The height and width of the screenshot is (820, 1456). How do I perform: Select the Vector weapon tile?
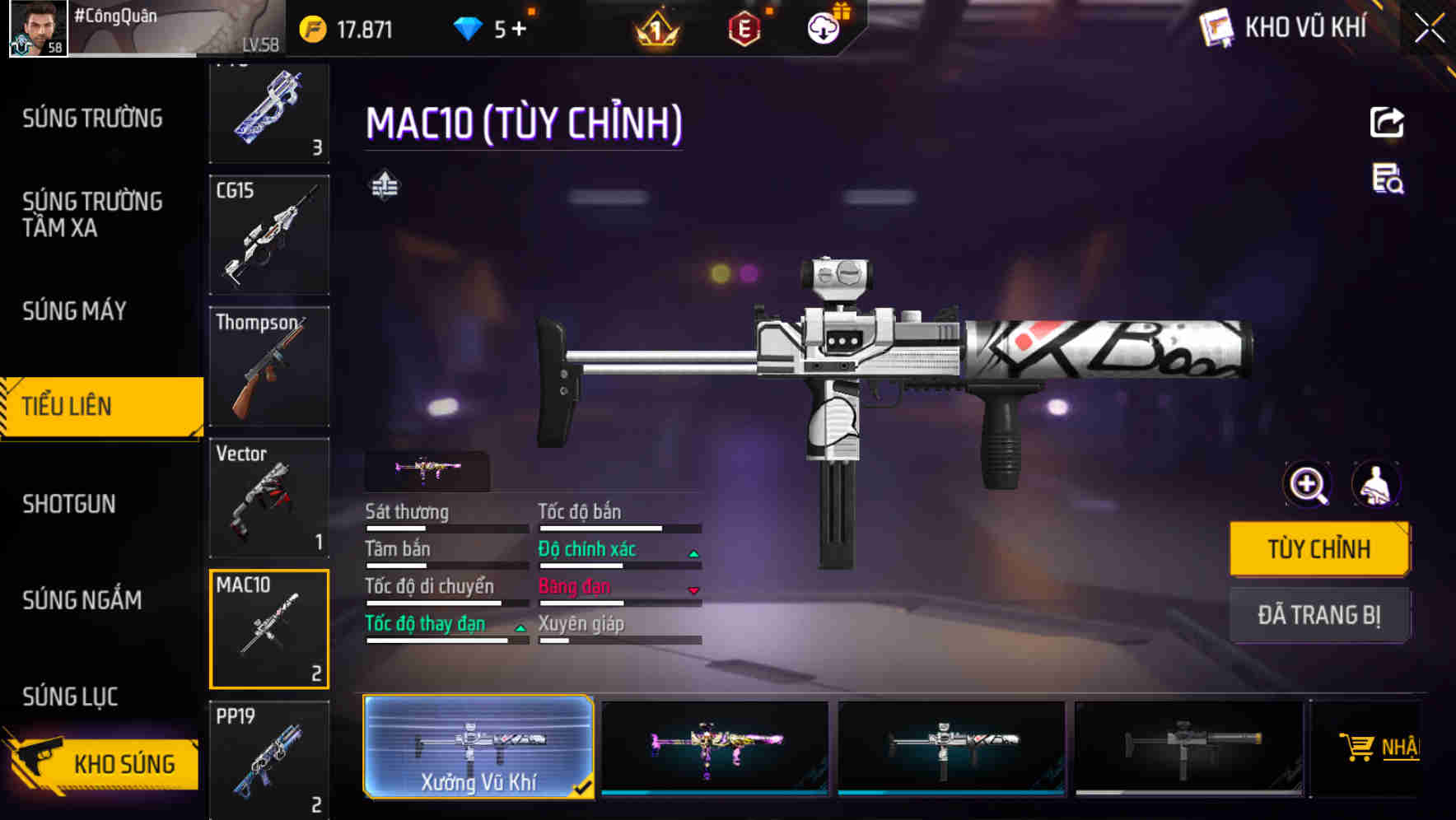[x=269, y=498]
